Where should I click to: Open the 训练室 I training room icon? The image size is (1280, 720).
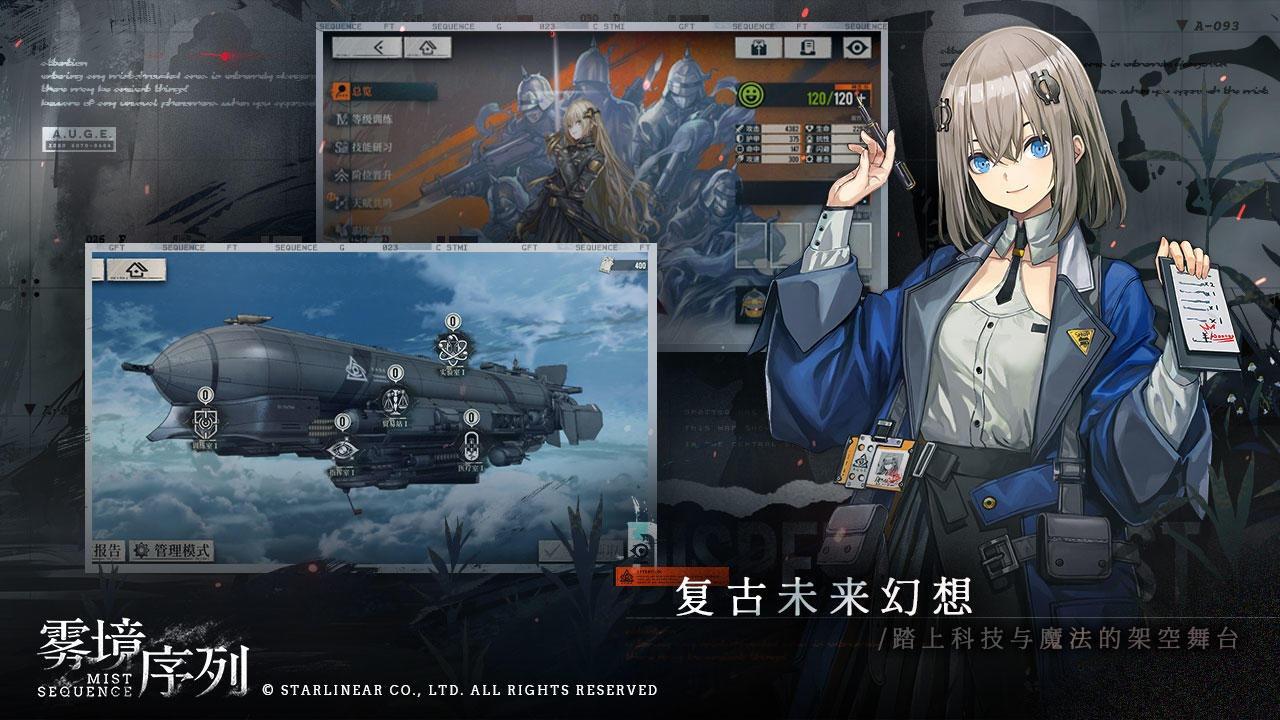click(x=204, y=422)
